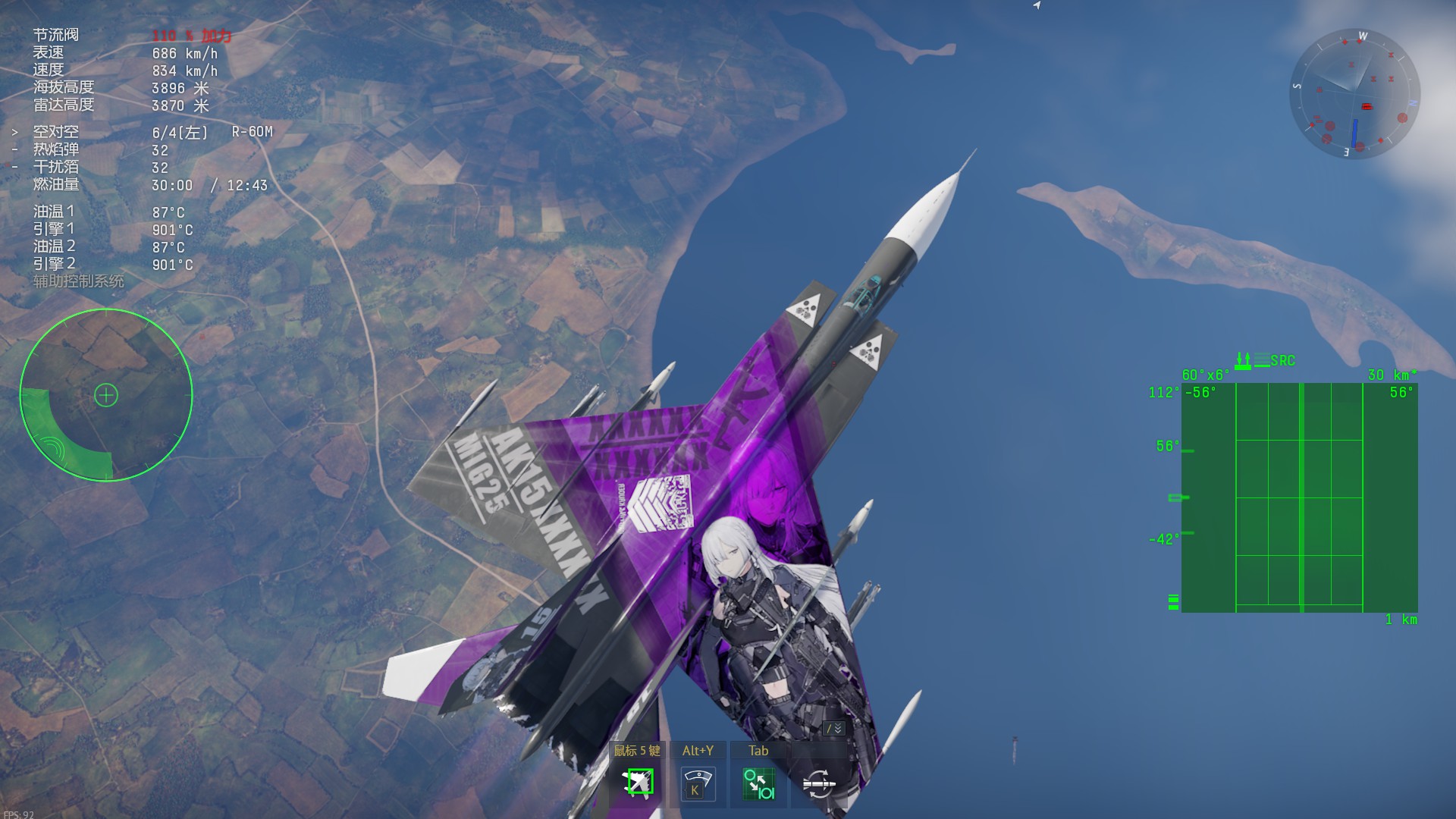Cycle weapons with the missile switch icon
1456x819 pixels.
(x=818, y=783)
